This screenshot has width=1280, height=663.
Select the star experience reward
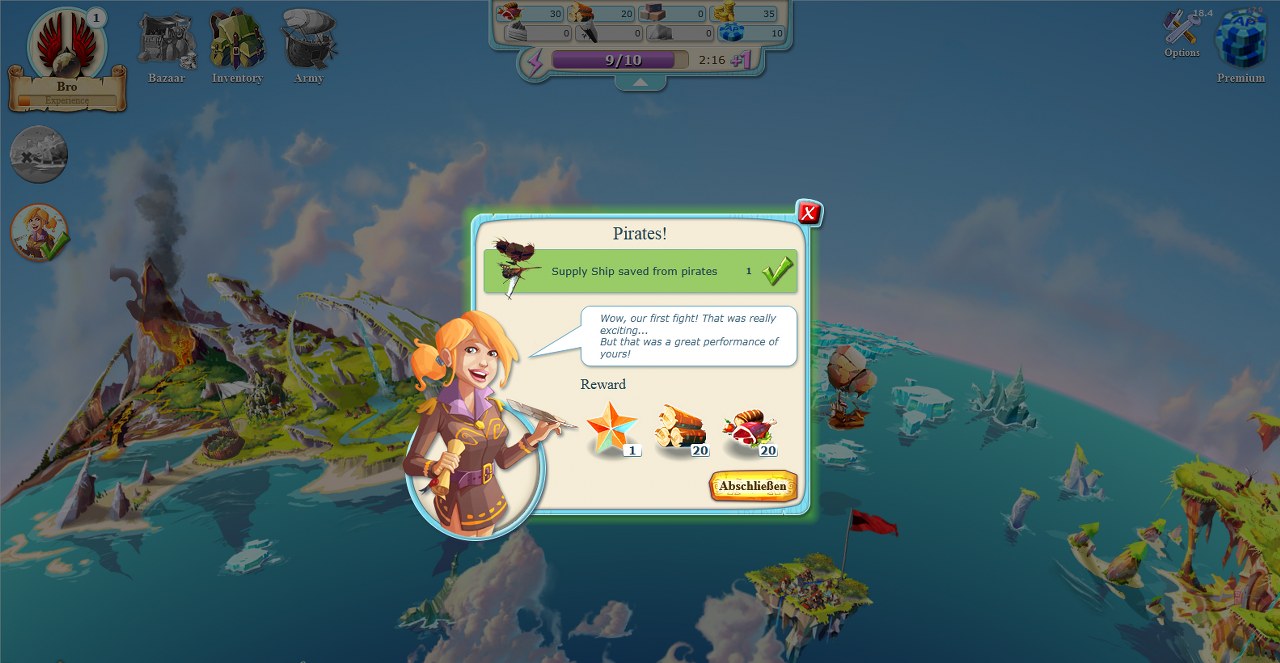(611, 428)
